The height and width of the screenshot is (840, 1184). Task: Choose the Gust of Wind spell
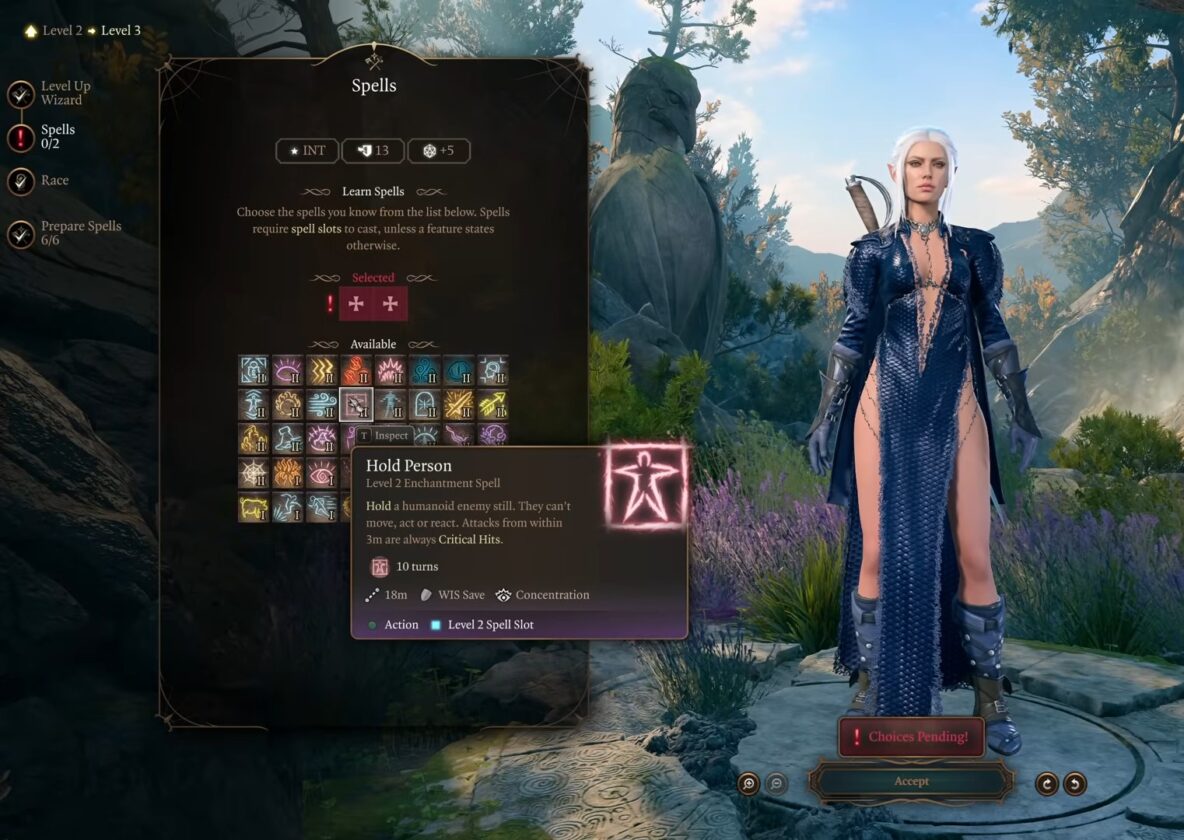[322, 405]
